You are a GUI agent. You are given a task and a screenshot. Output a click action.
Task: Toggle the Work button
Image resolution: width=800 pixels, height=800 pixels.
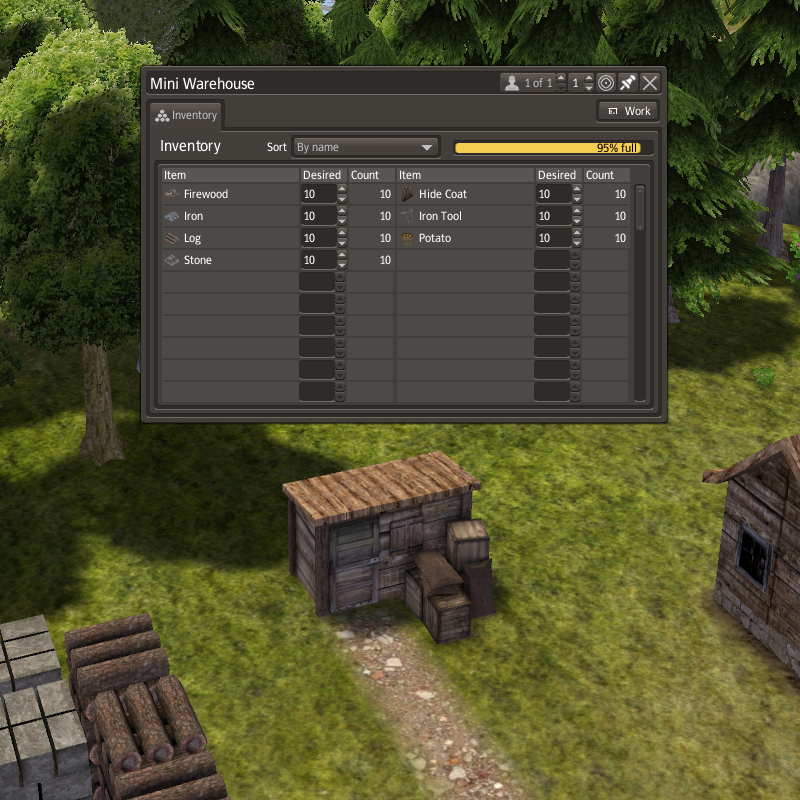pos(628,111)
